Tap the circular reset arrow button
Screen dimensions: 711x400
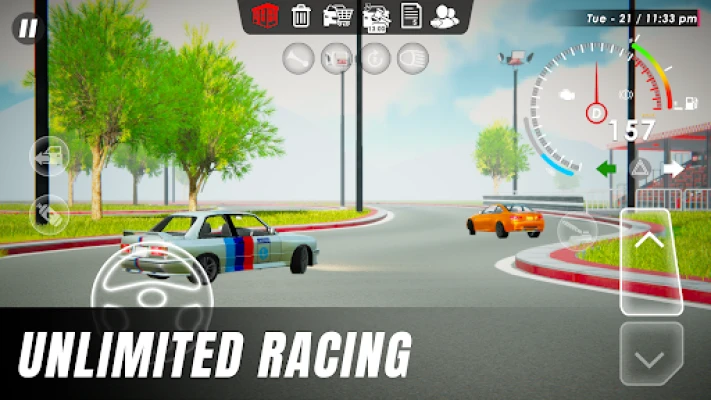[x=373, y=58]
